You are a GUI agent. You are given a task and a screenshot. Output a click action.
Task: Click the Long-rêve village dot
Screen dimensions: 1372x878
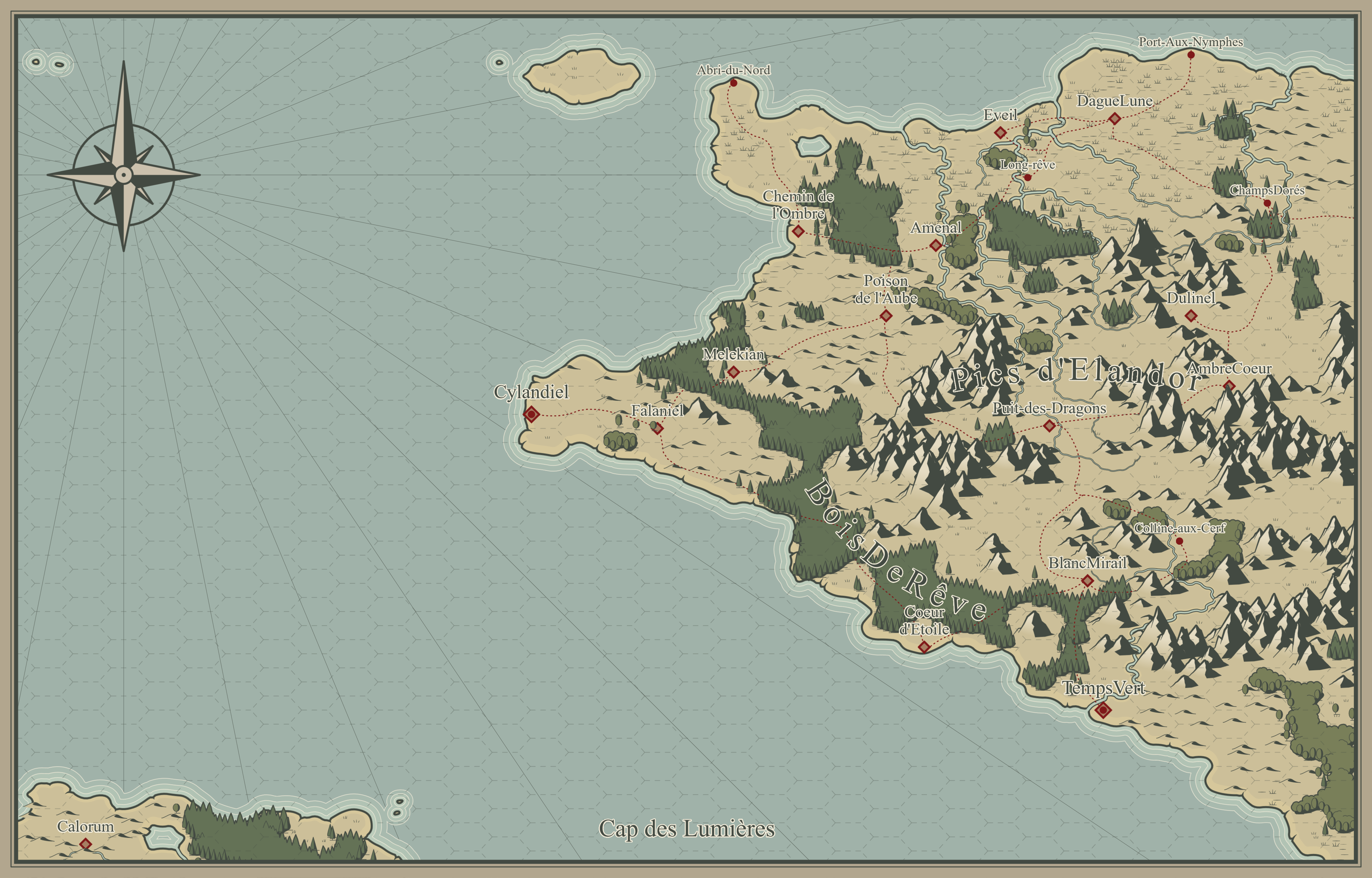pyautogui.click(x=1028, y=178)
